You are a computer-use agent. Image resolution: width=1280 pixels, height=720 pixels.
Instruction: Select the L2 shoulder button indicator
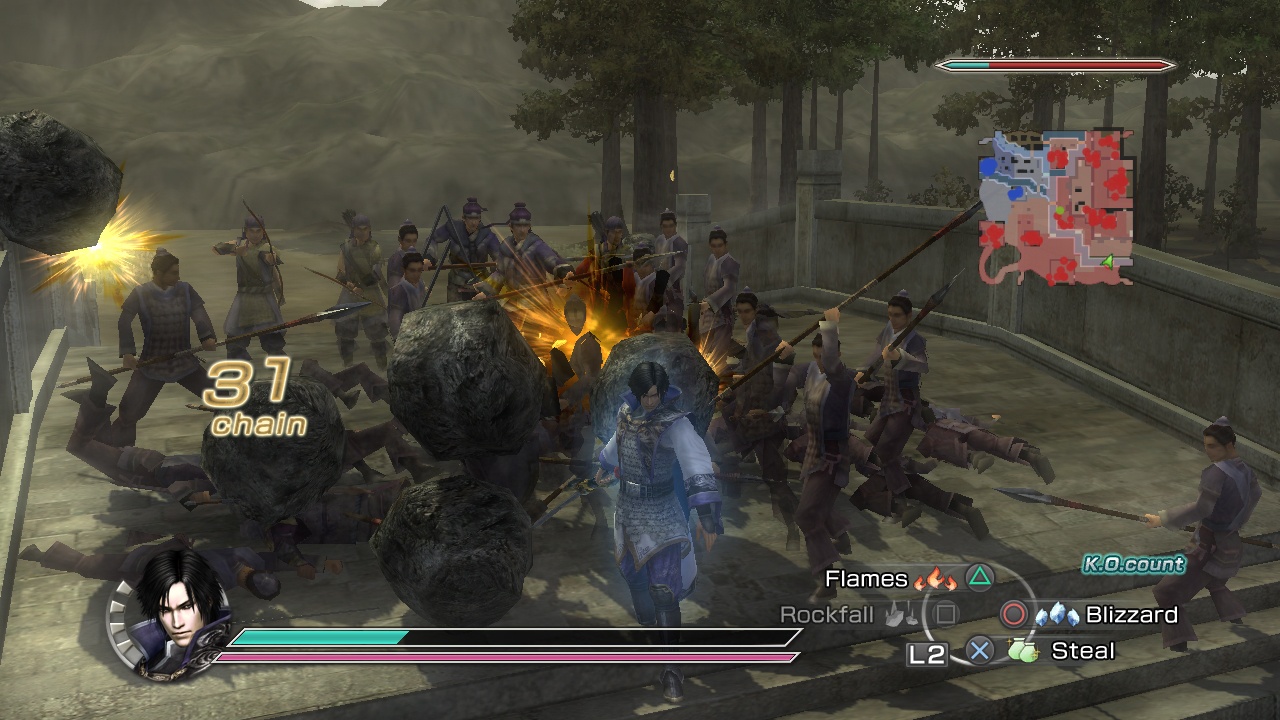coord(925,651)
